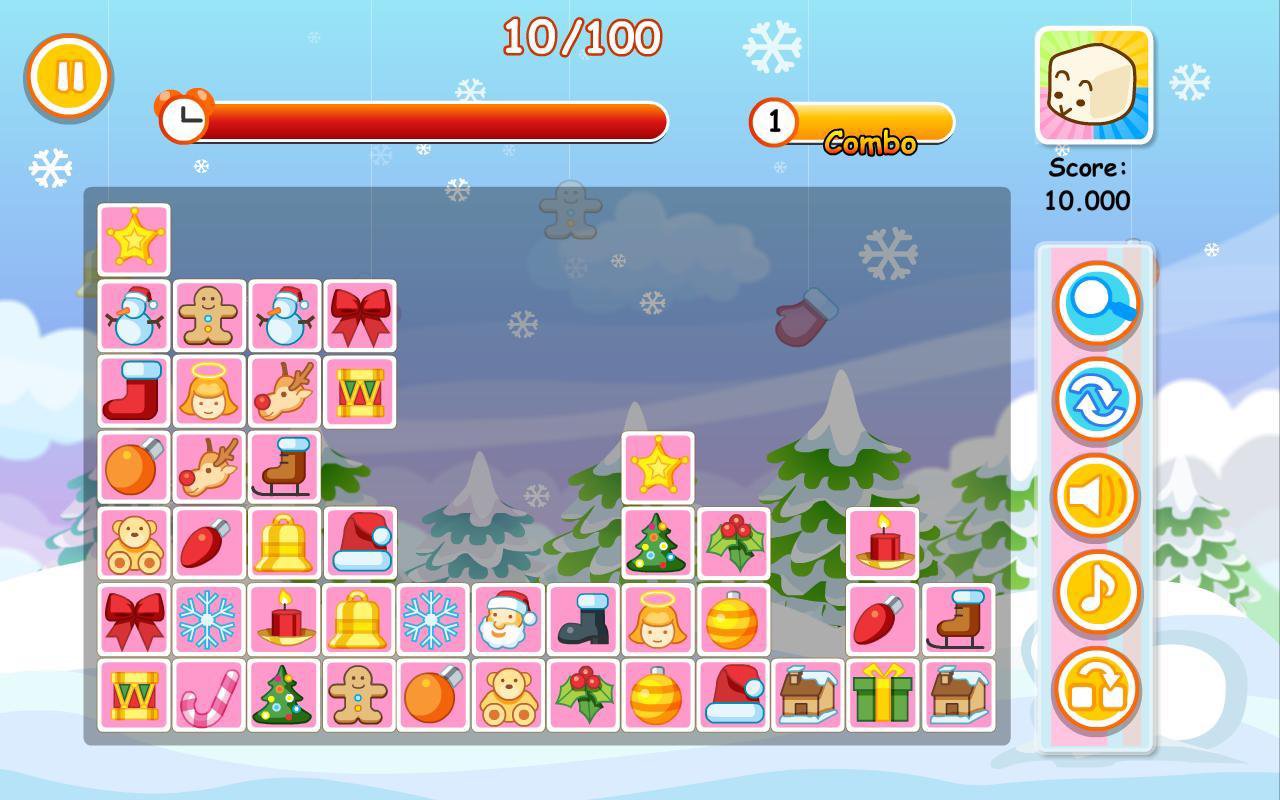Activate the shuffle refresh icon
1280x800 pixels.
pos(1097,399)
